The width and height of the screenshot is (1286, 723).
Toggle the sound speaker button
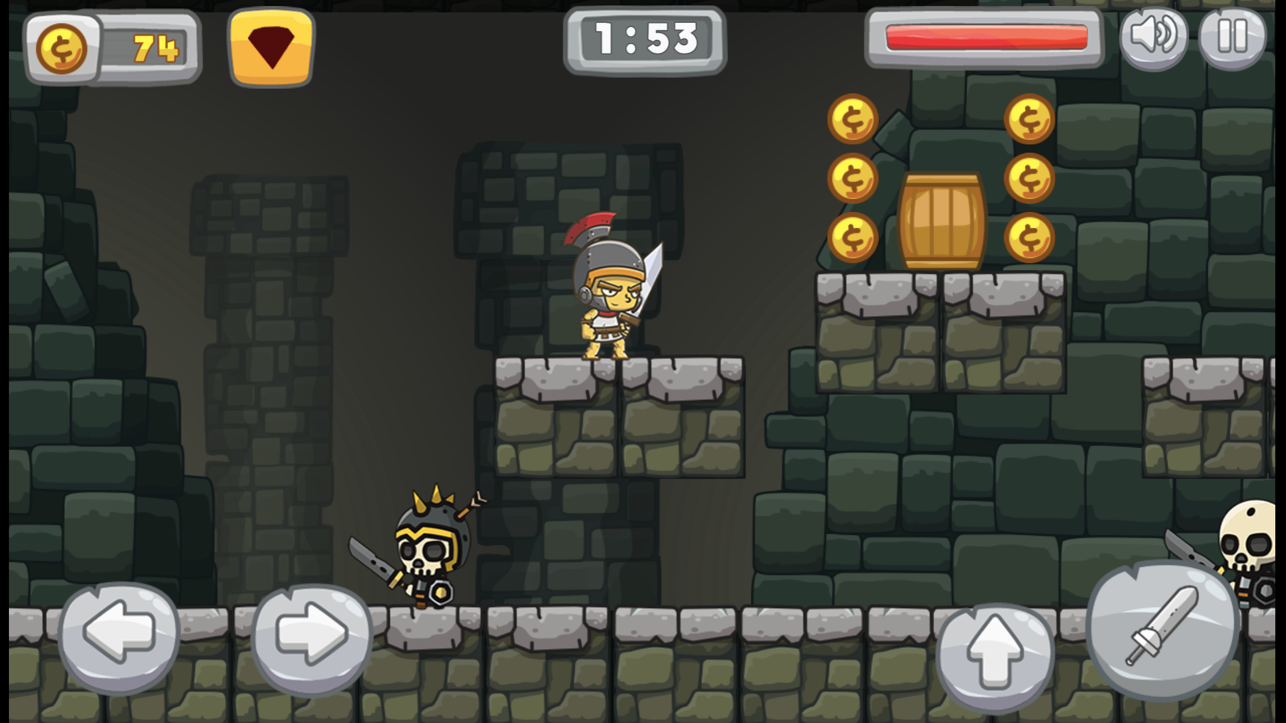coord(1153,38)
